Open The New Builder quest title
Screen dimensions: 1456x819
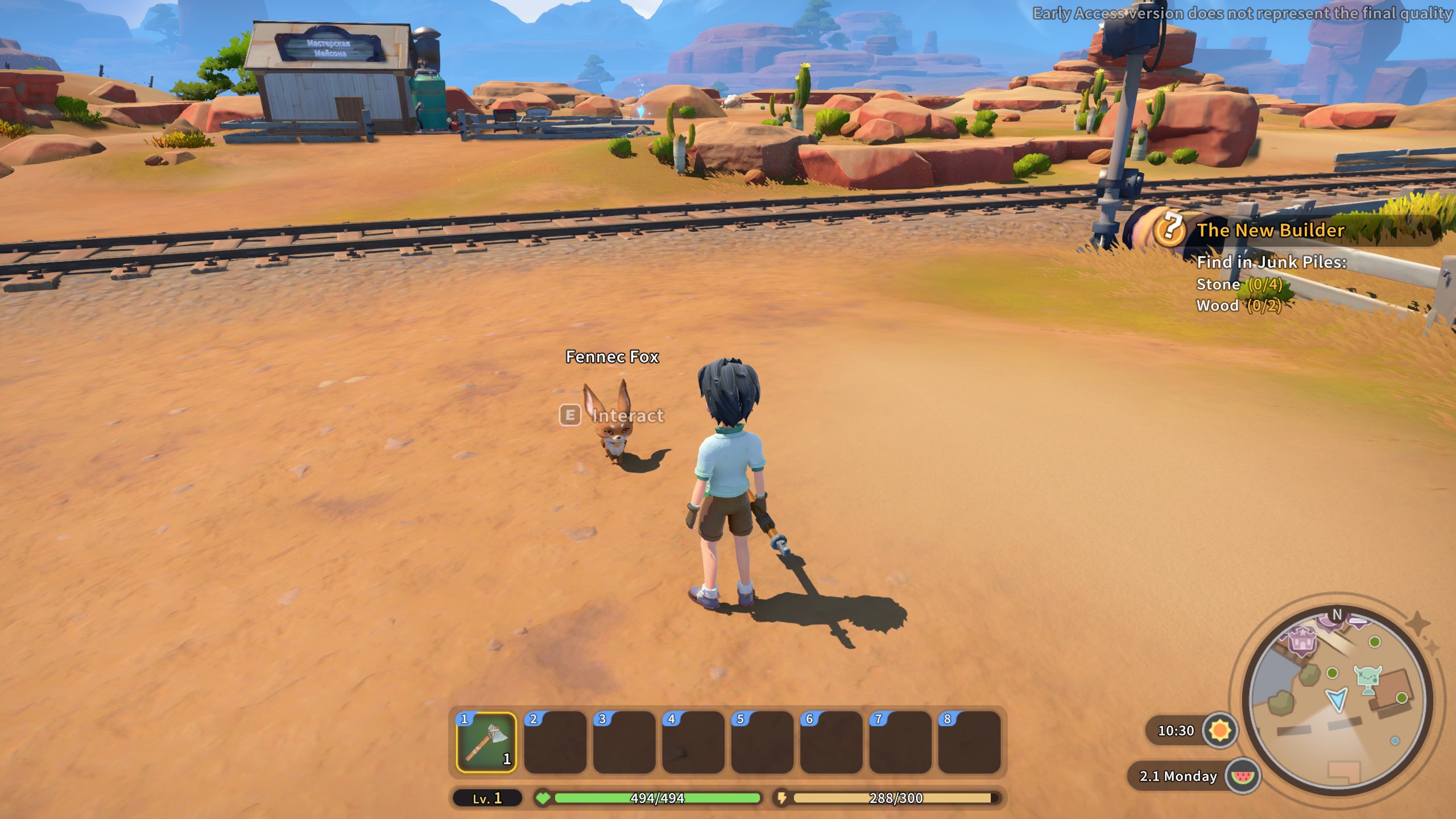1278,230
